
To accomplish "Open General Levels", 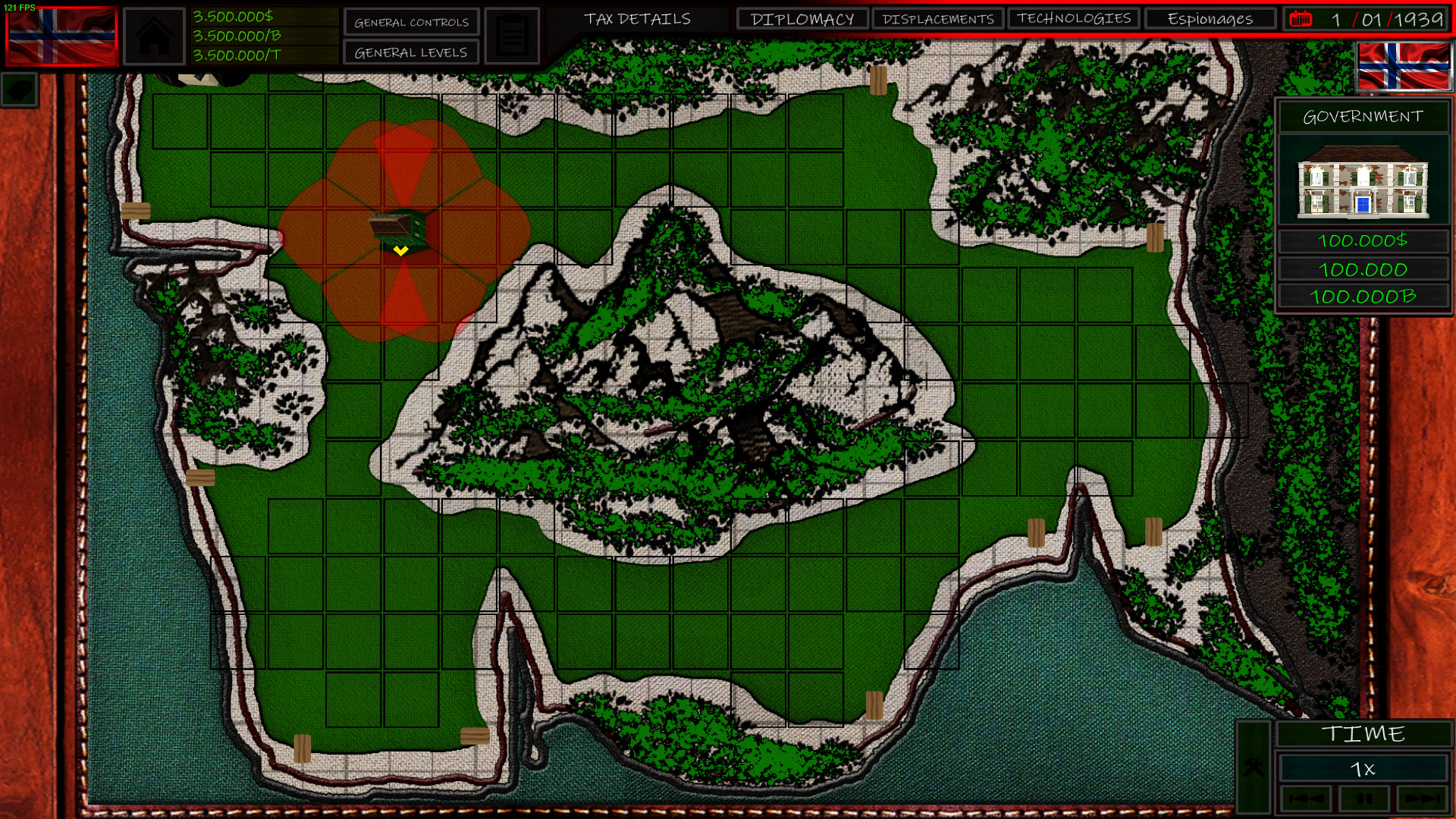I will click(x=410, y=52).
